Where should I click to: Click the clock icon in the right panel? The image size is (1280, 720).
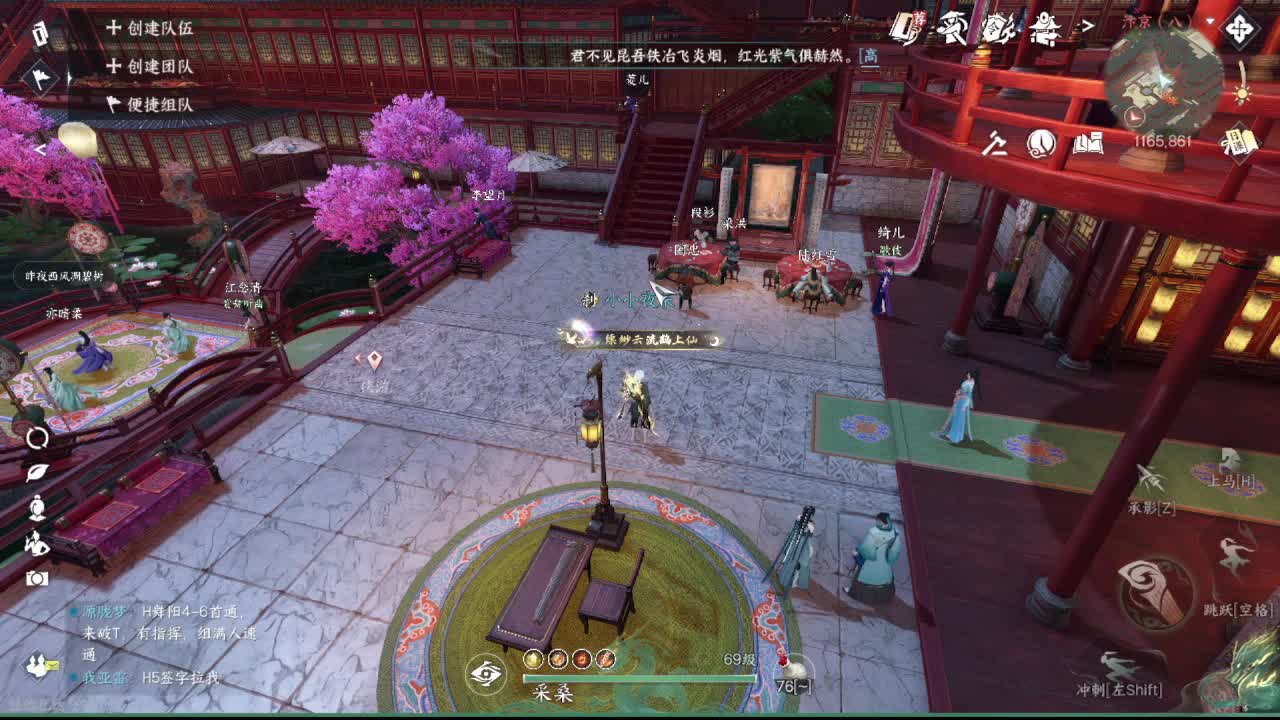[x=1041, y=143]
